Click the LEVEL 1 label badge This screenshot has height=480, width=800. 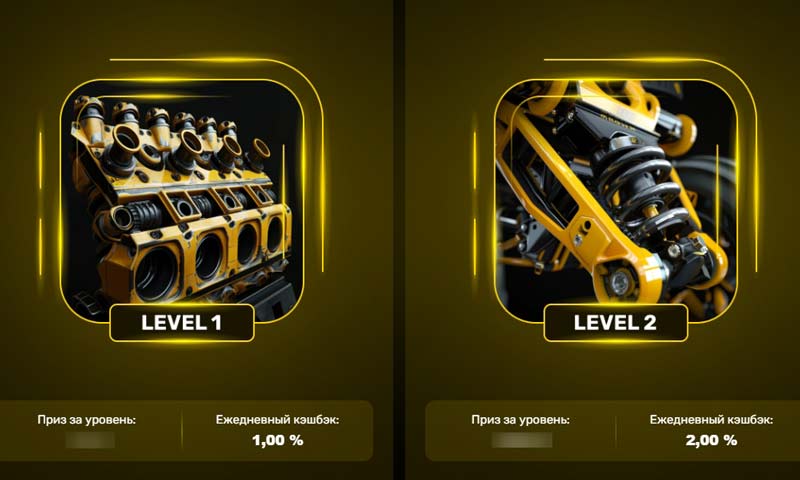pos(182,322)
